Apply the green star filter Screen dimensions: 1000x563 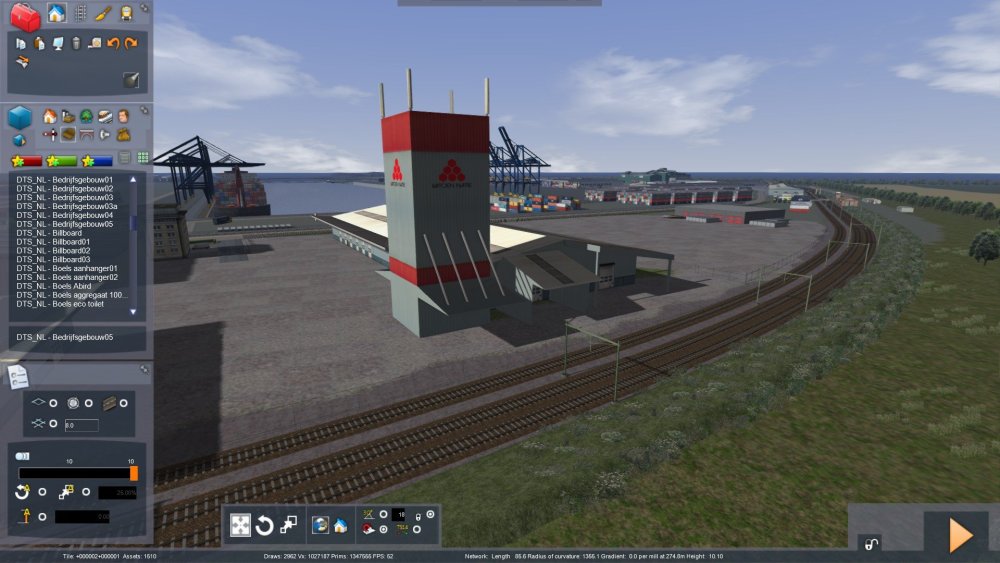[x=62, y=160]
